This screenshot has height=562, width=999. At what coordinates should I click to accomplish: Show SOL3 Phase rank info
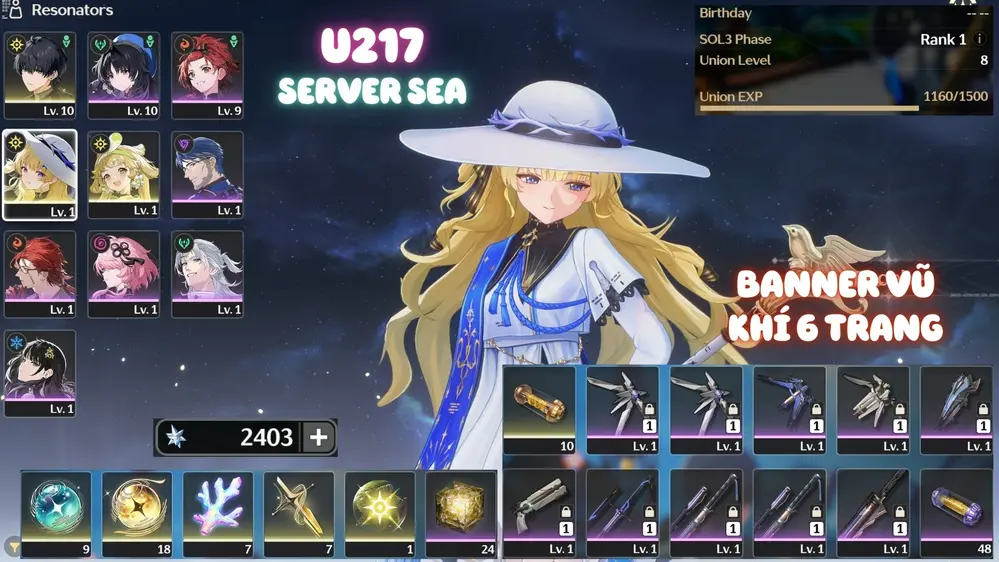pos(979,39)
